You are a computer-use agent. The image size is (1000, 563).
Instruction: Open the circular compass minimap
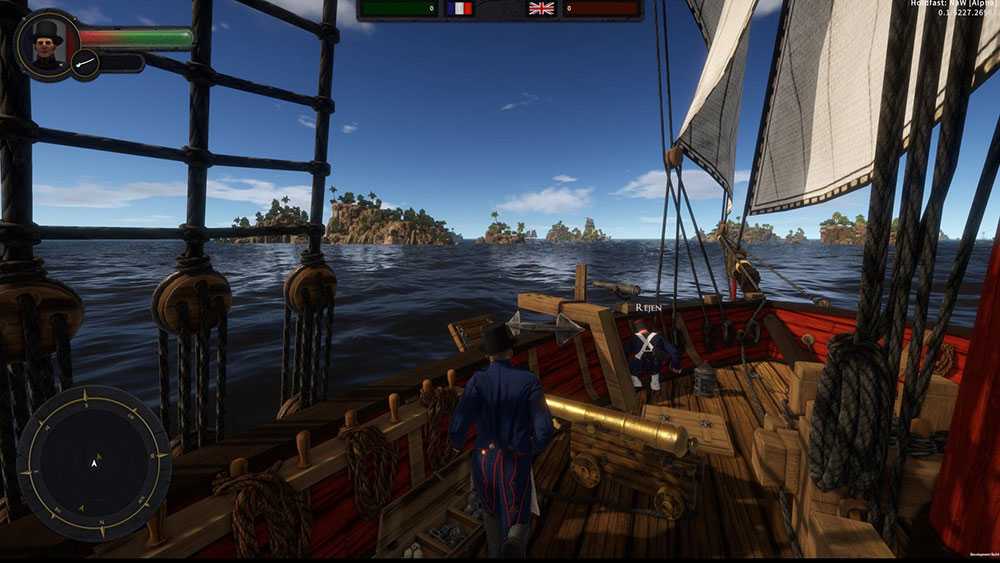pyautogui.click(x=94, y=463)
